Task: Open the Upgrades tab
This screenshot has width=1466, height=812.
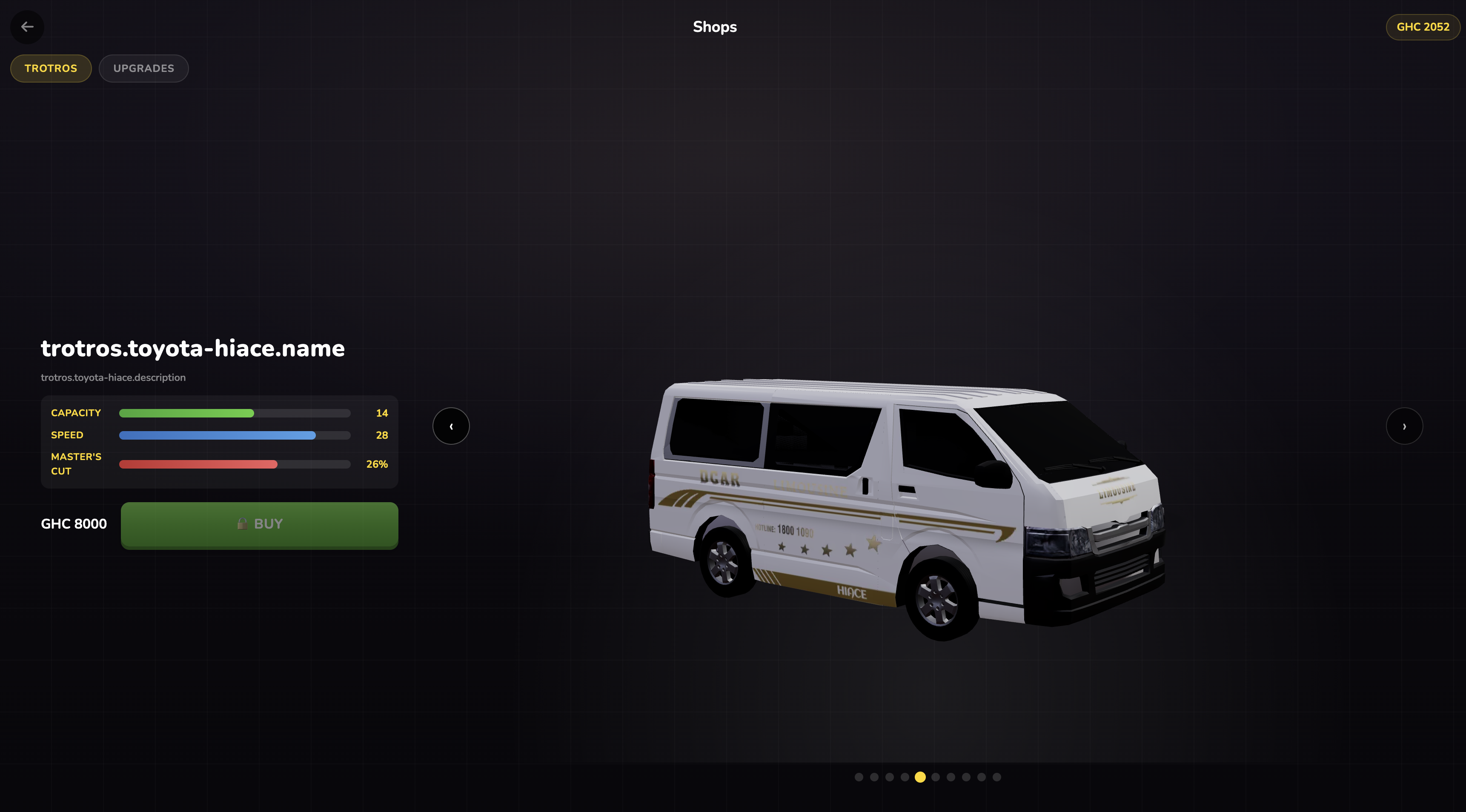Action: pyautogui.click(x=143, y=68)
